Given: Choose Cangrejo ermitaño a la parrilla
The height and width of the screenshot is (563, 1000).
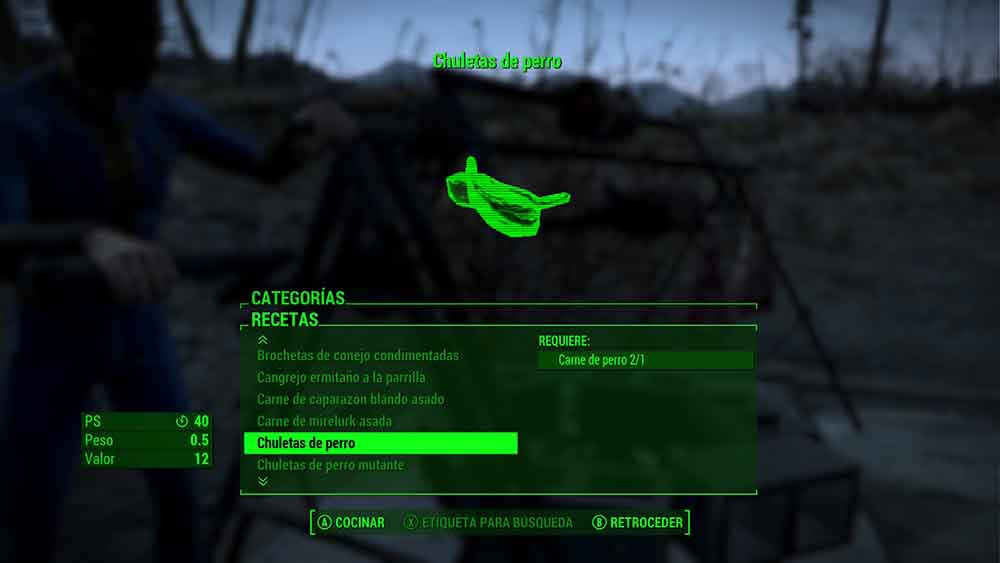Looking at the screenshot, I should point(341,378).
